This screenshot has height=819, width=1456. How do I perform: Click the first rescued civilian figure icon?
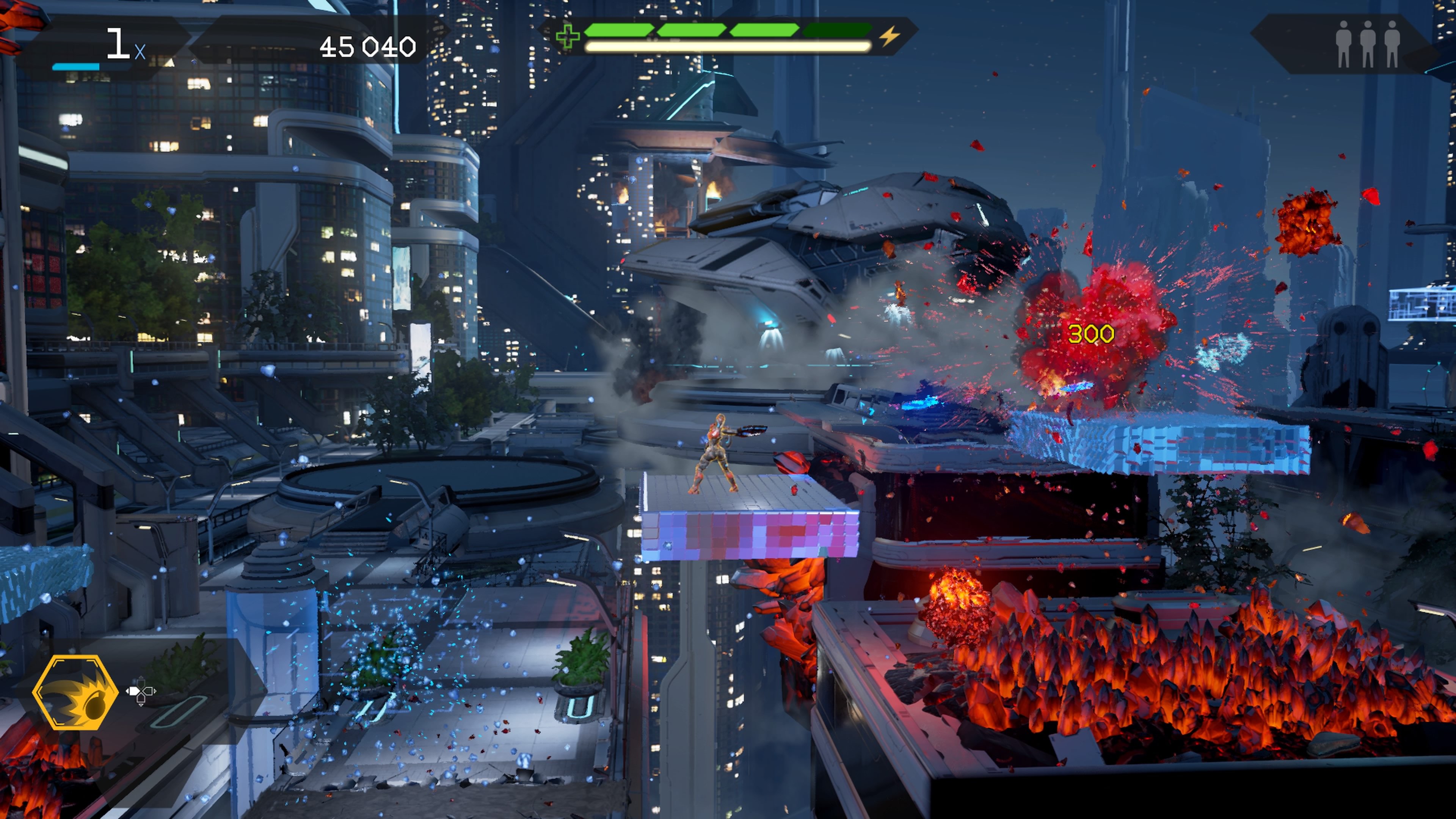point(1344,44)
